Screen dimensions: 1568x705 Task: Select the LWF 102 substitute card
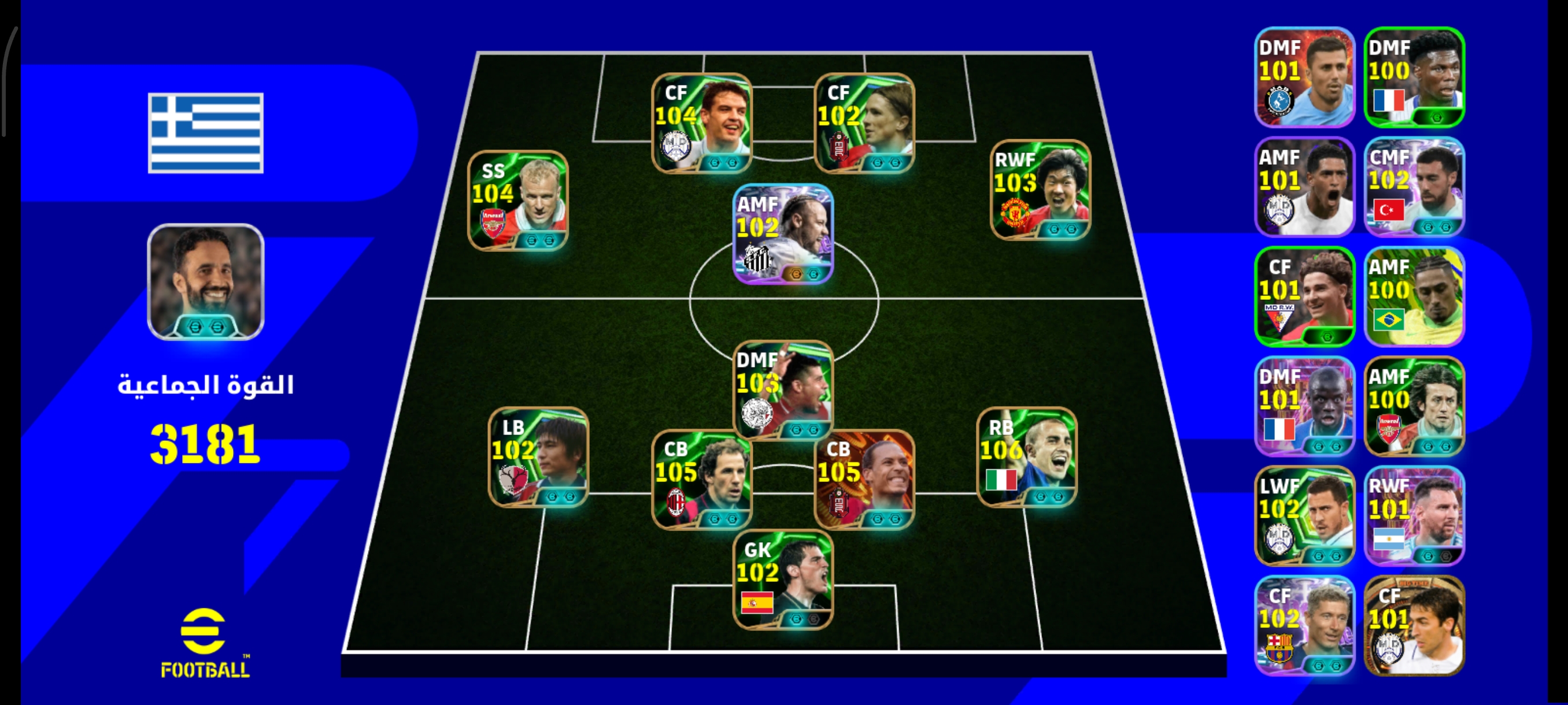(1304, 516)
